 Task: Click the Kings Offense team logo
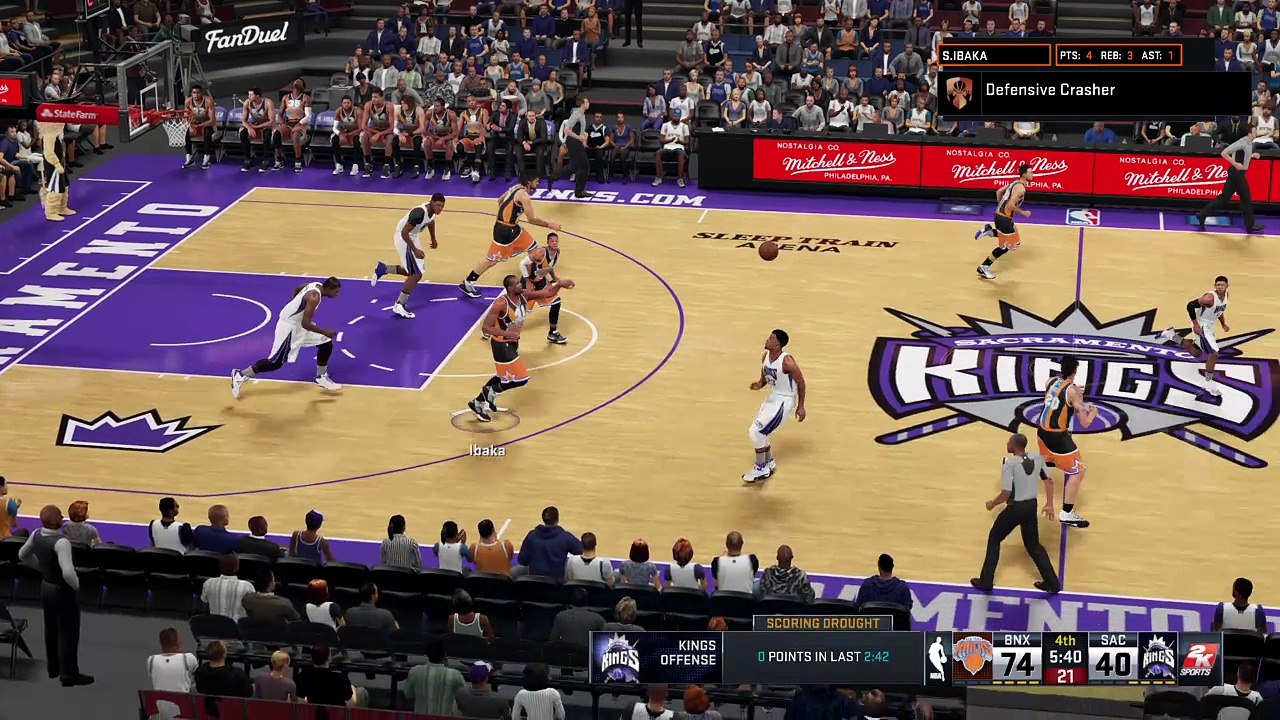[619, 658]
